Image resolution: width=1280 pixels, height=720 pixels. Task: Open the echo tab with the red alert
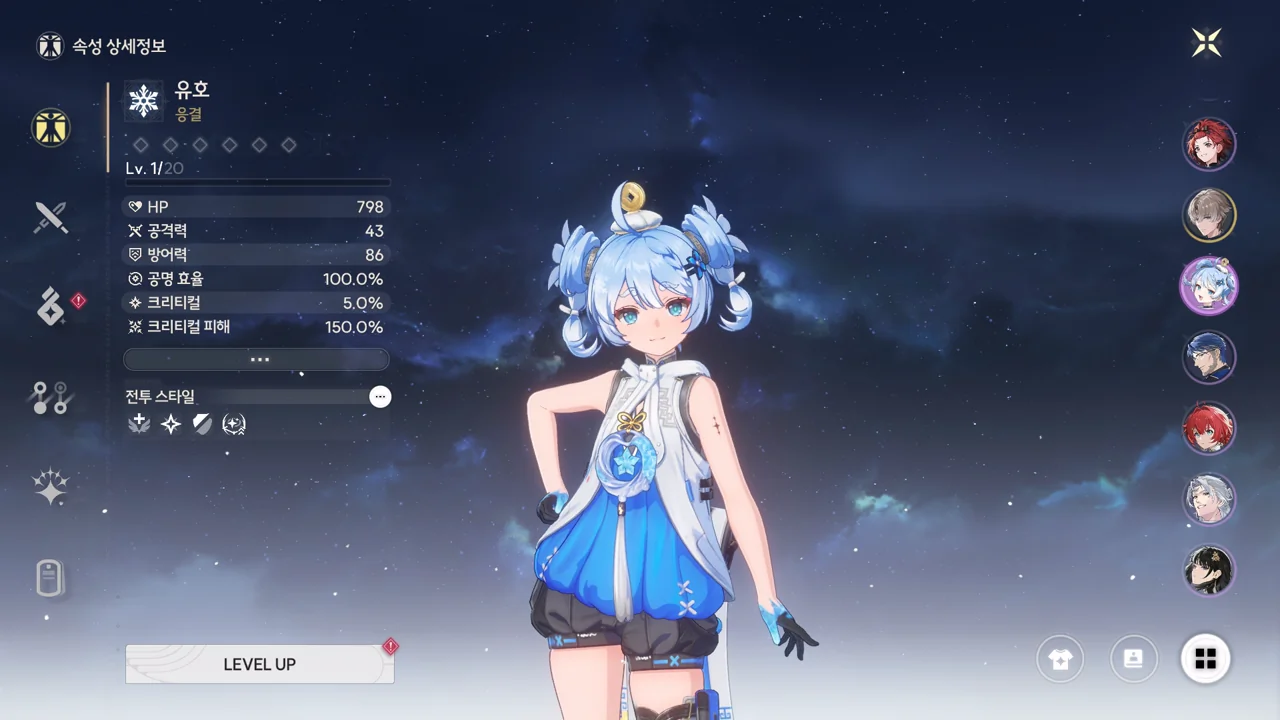tap(51, 307)
